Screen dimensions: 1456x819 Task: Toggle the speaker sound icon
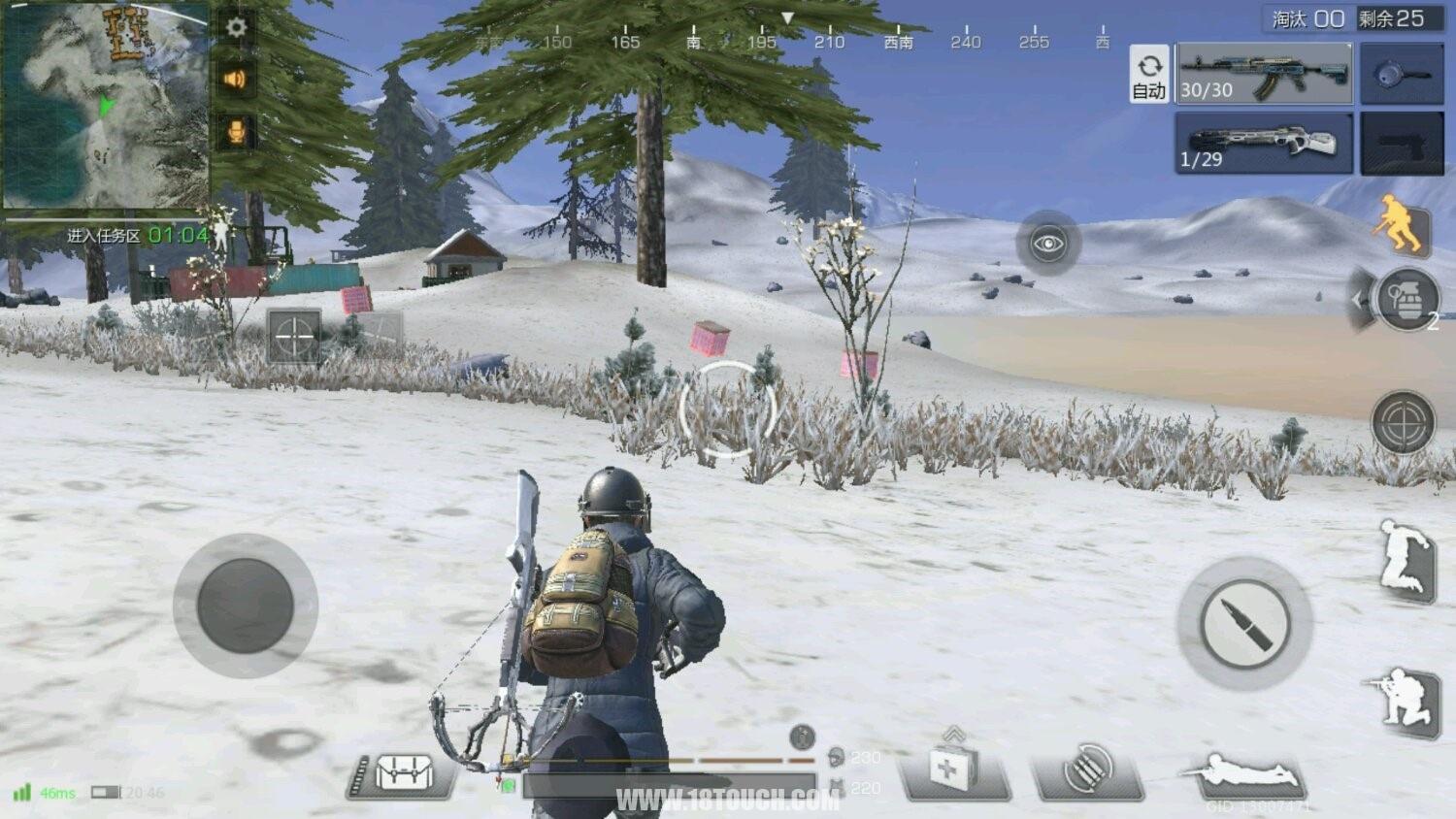coord(236,79)
